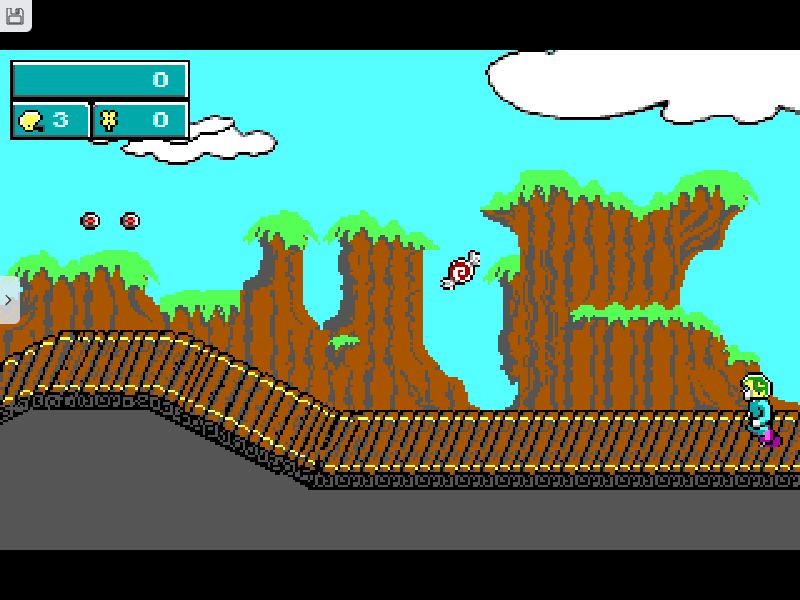Expand the side panel arrow
Screen dimensions: 800x600
8,300
